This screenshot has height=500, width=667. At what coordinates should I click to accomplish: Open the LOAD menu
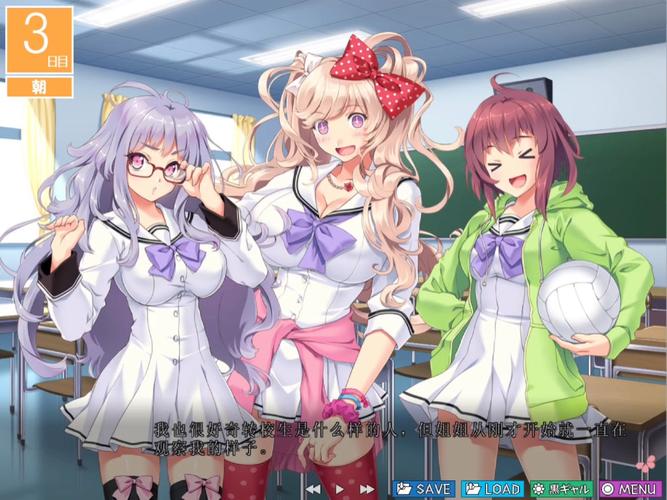pyautogui.click(x=493, y=489)
